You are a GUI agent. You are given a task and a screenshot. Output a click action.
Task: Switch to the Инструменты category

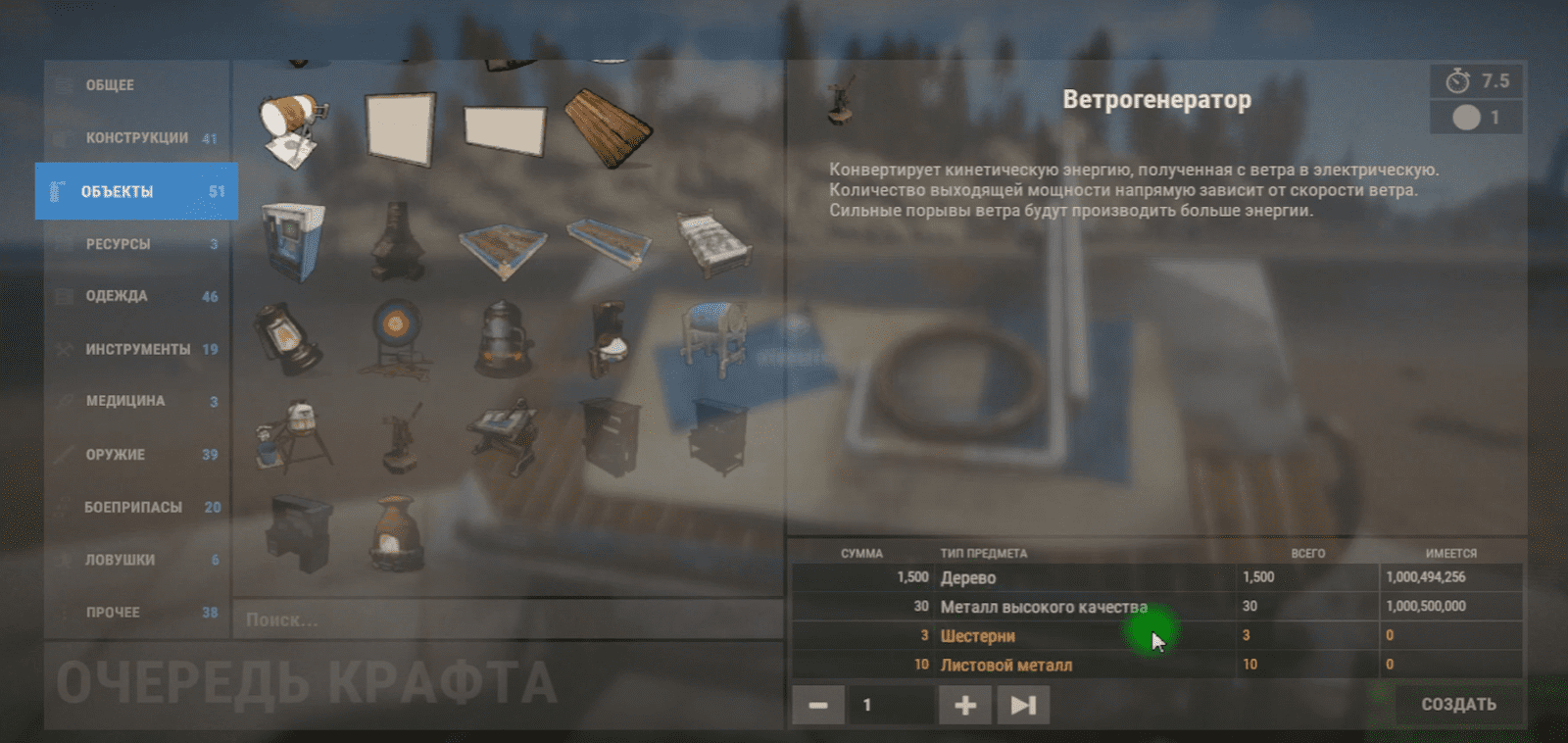[x=137, y=349]
